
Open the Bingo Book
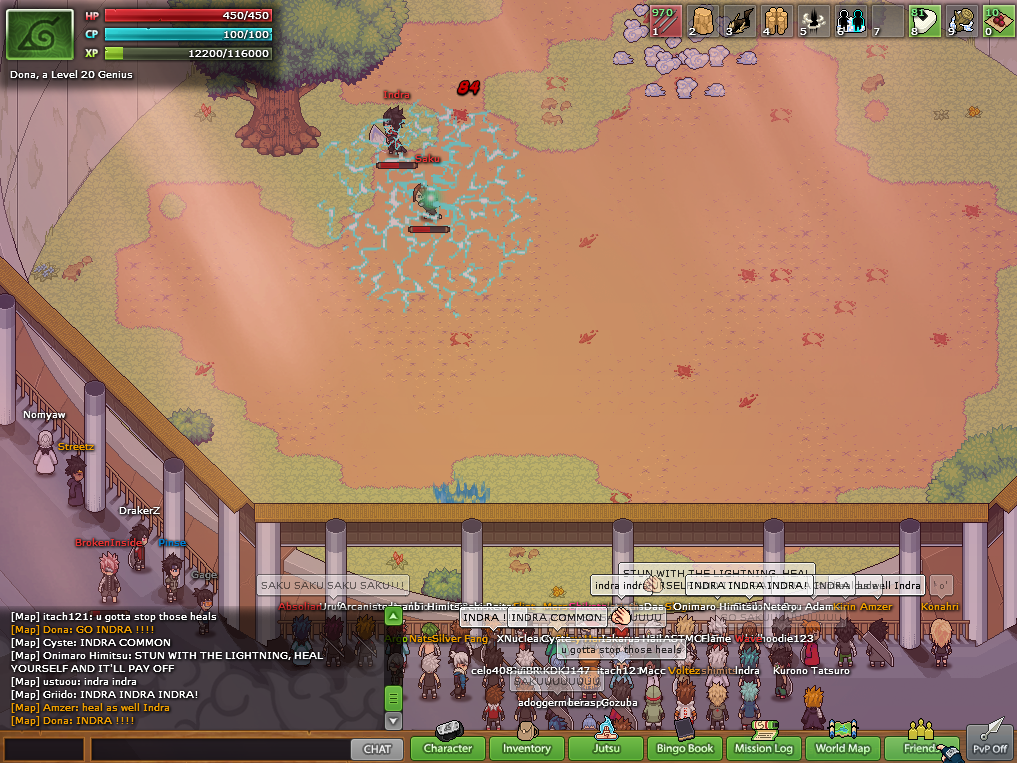685,748
